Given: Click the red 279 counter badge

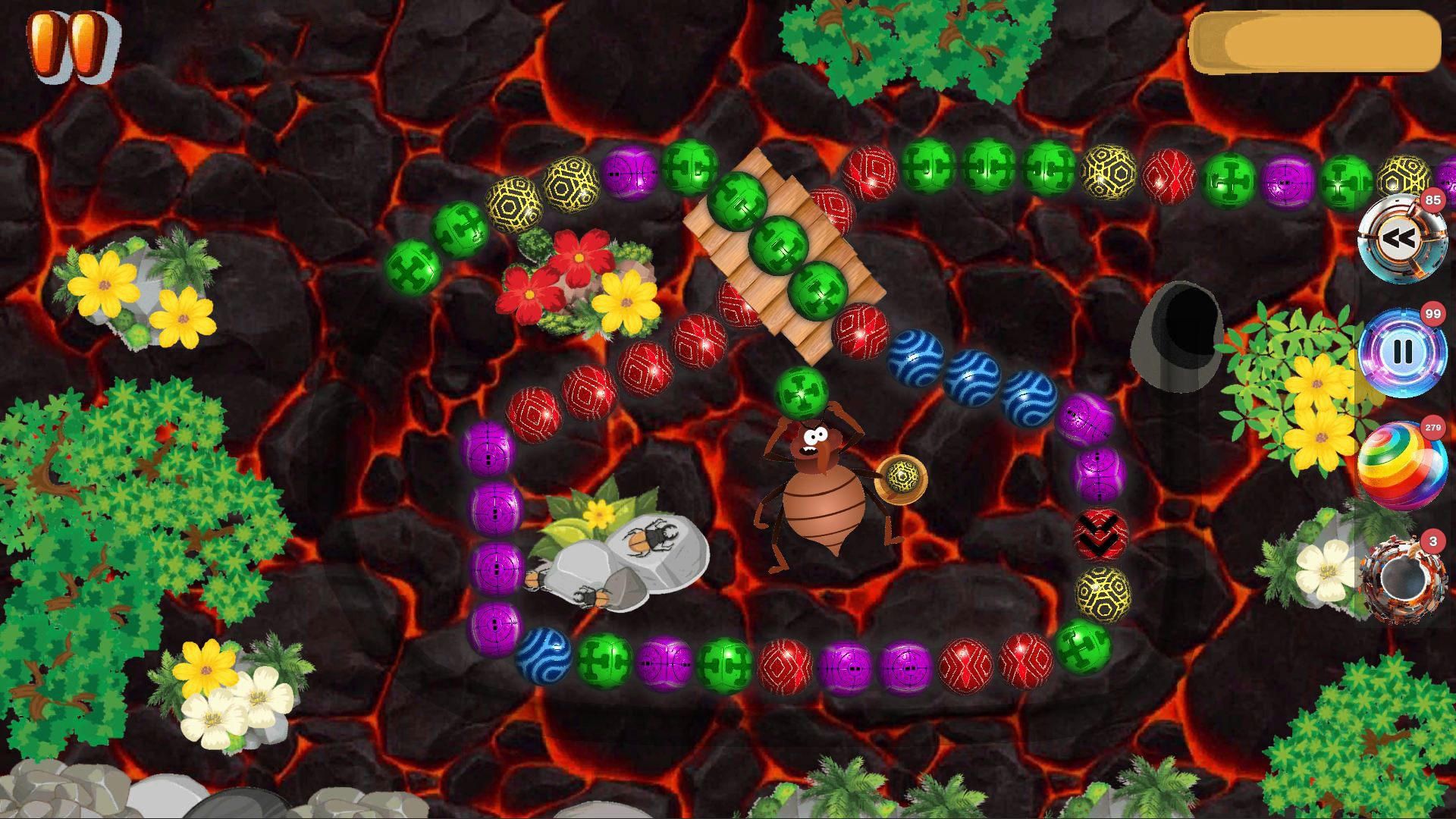Looking at the screenshot, I should 1432,428.
